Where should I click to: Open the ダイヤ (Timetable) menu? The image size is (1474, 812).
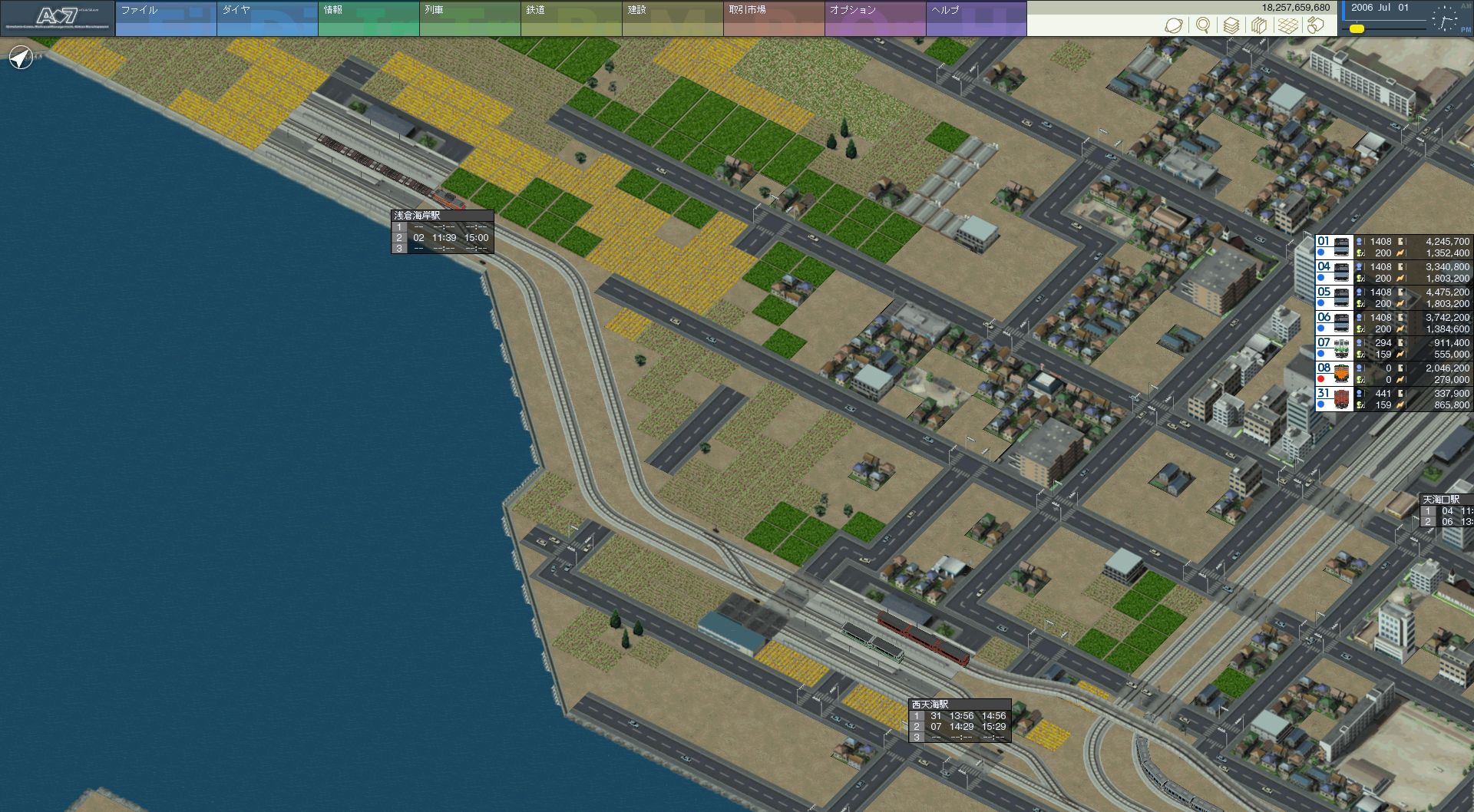[266, 18]
